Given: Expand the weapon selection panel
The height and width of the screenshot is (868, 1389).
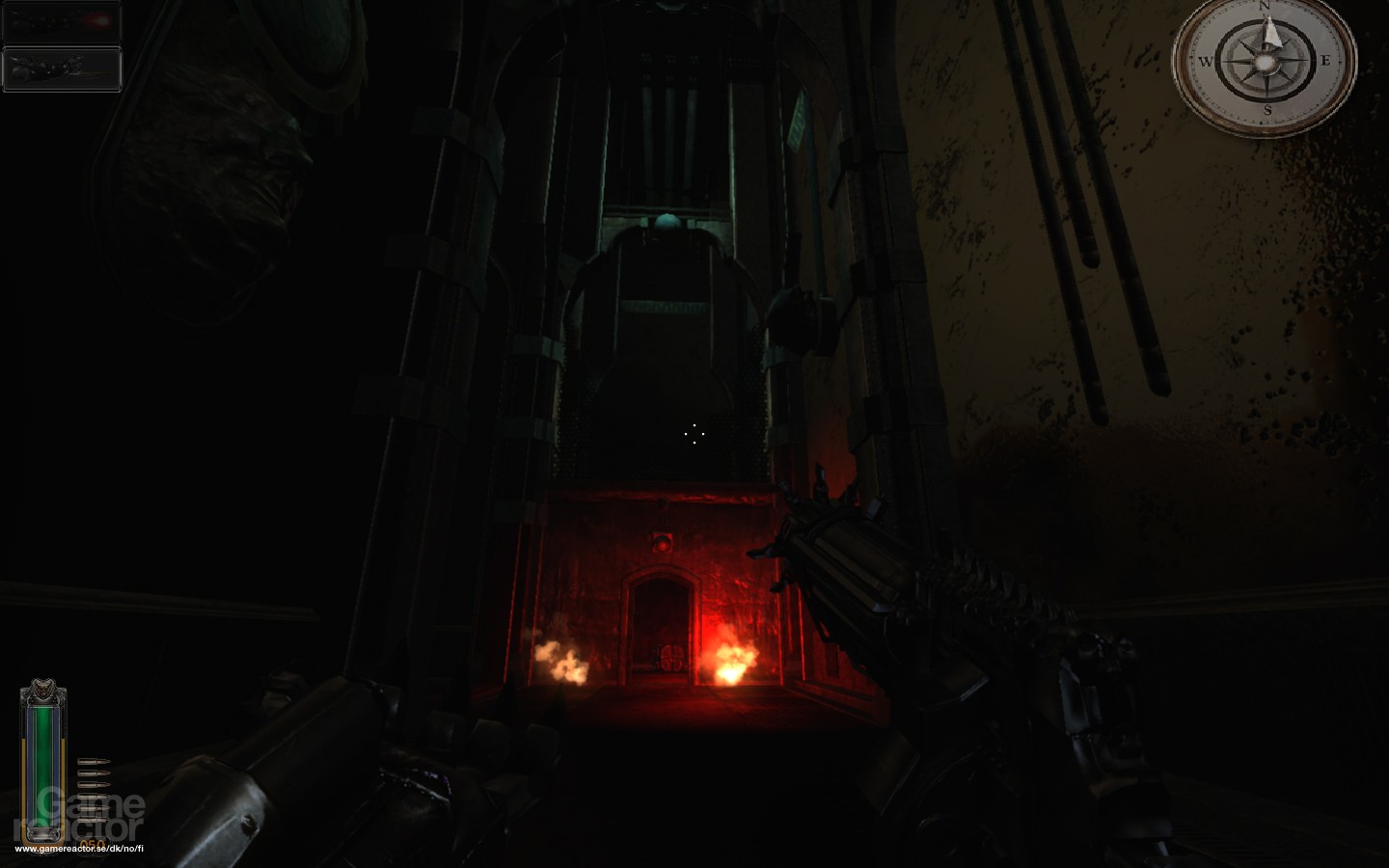Looking at the screenshot, I should [x=62, y=44].
